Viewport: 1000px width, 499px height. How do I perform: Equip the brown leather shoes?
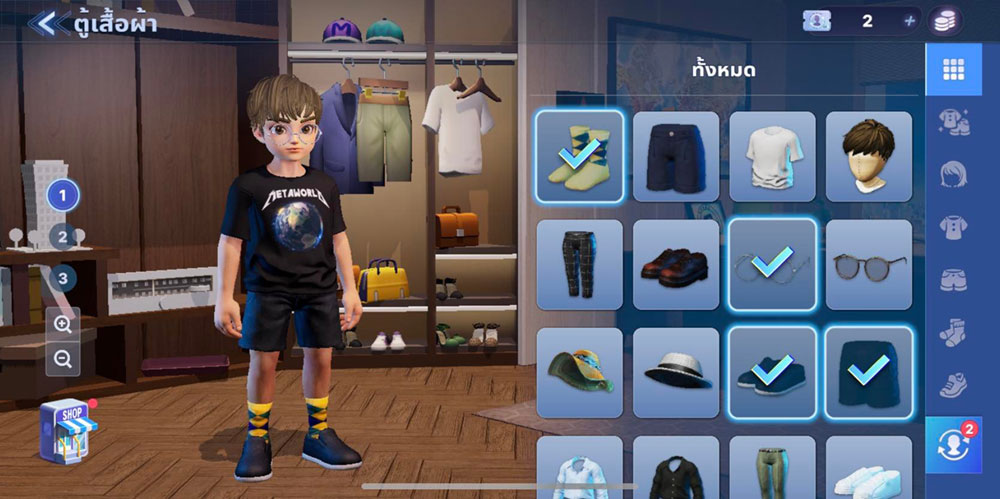[x=676, y=265]
